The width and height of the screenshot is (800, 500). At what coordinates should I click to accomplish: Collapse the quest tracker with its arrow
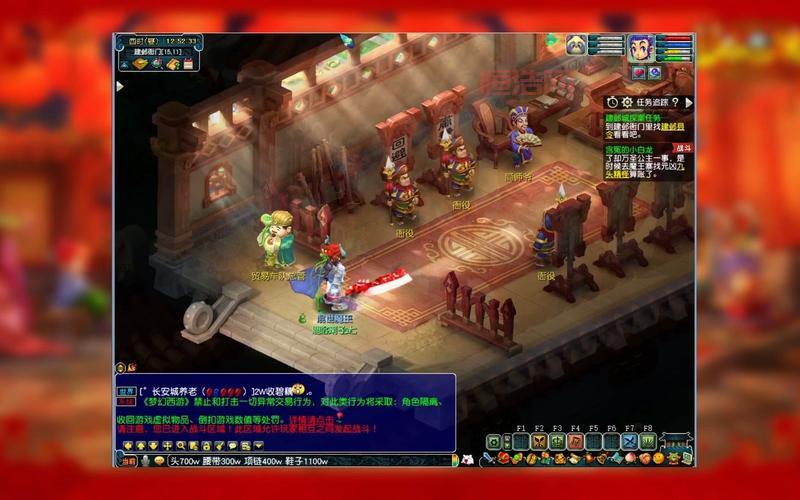pos(688,101)
